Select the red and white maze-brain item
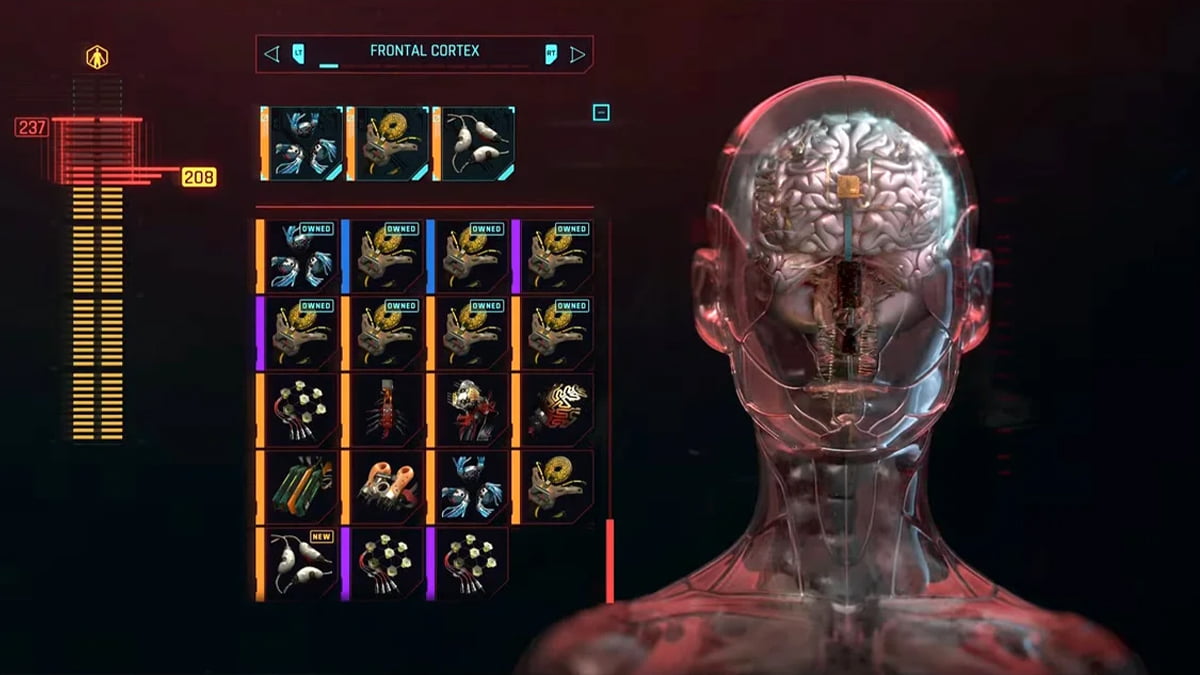This screenshot has height=675, width=1200. click(x=556, y=410)
